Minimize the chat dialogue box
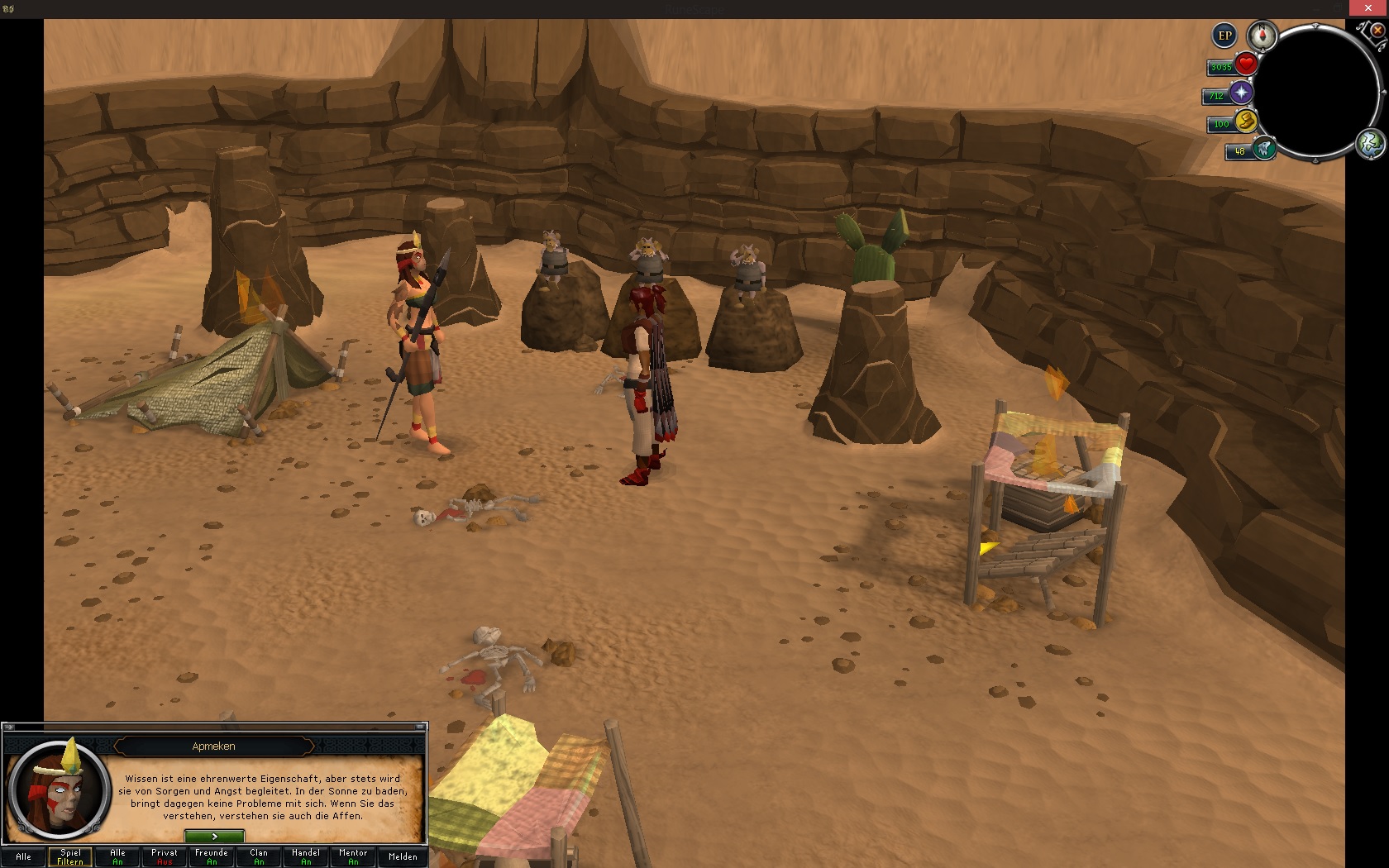This screenshot has height=868, width=1389. click(420, 727)
